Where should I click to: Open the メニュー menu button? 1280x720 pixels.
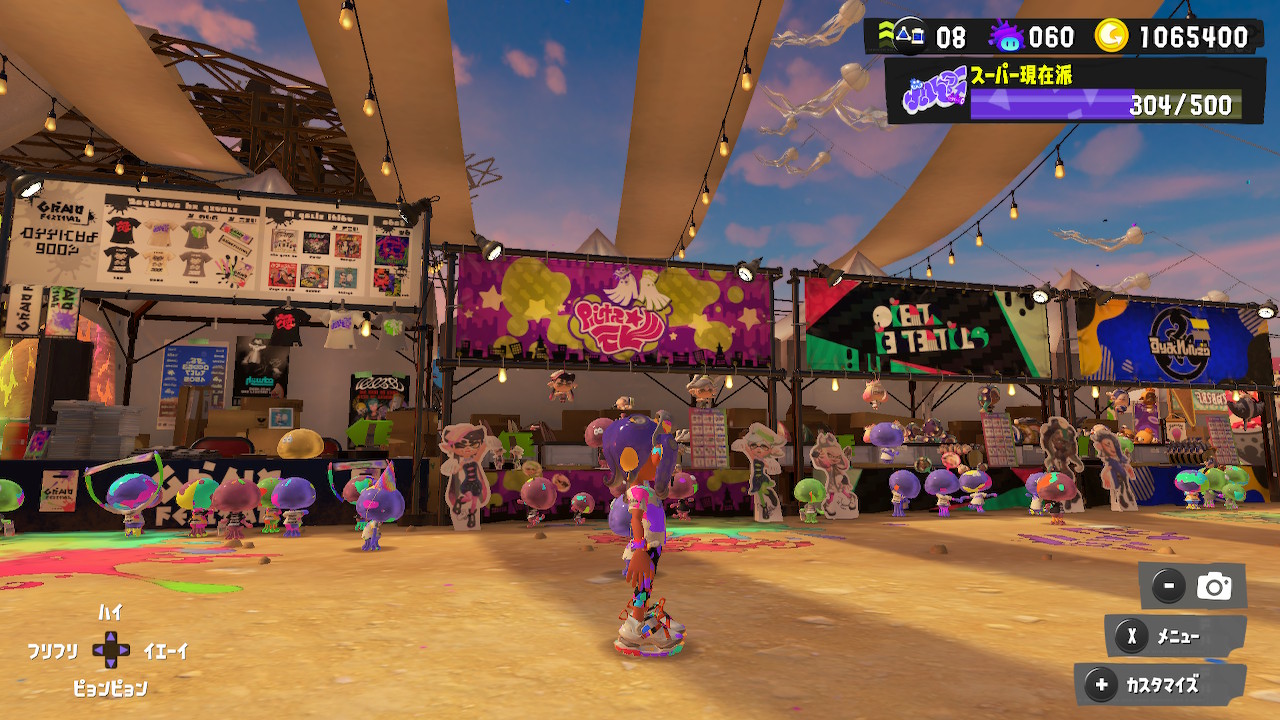pyautogui.click(x=1174, y=636)
